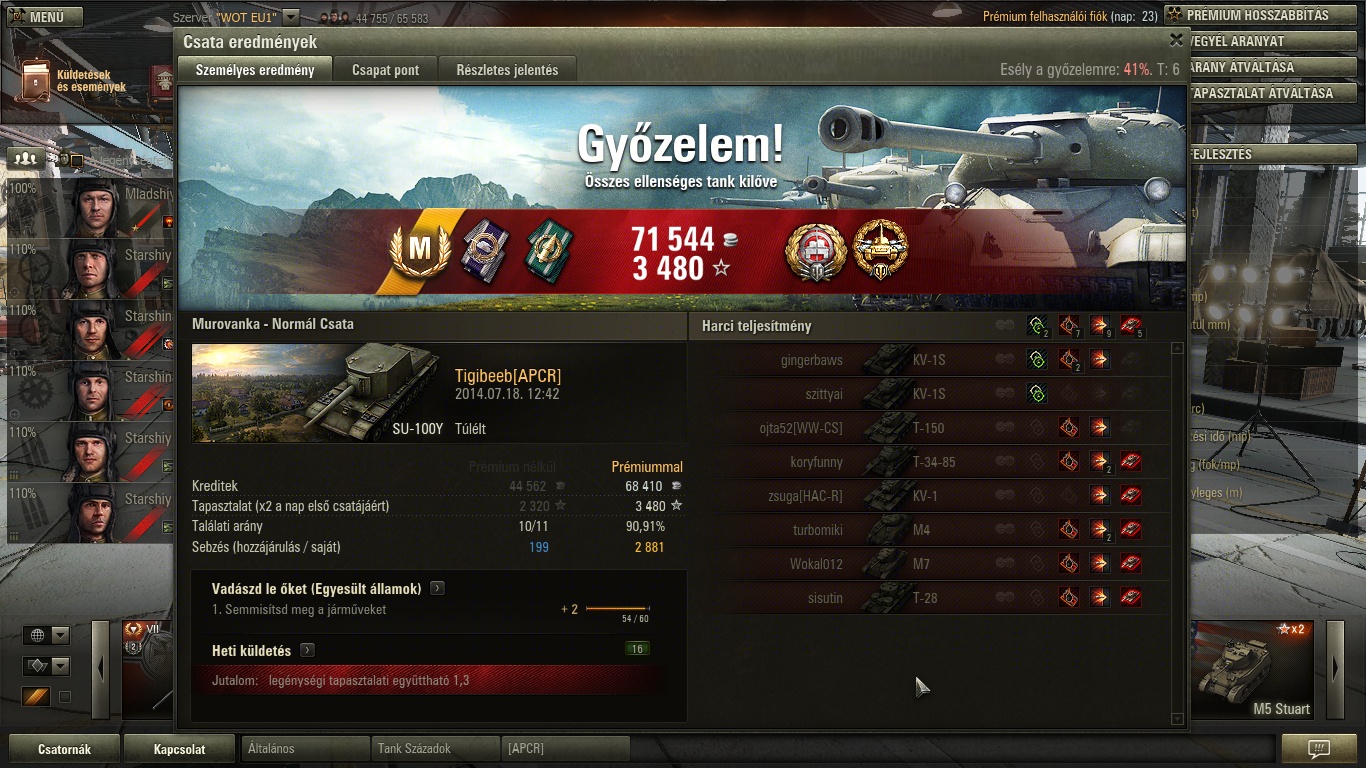This screenshot has height=768, width=1366.
Task: Expand the Heti küldetés details
Action: coord(307,650)
